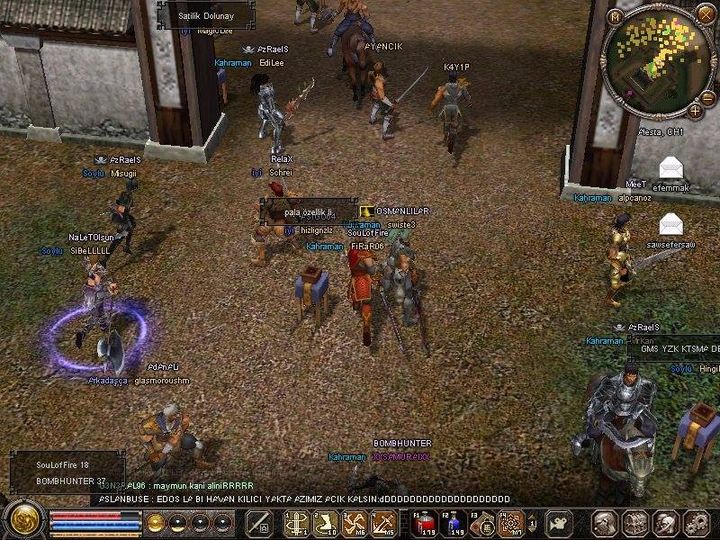Open the whisper envelope from efemmak
720x540 pixels.
671,168
